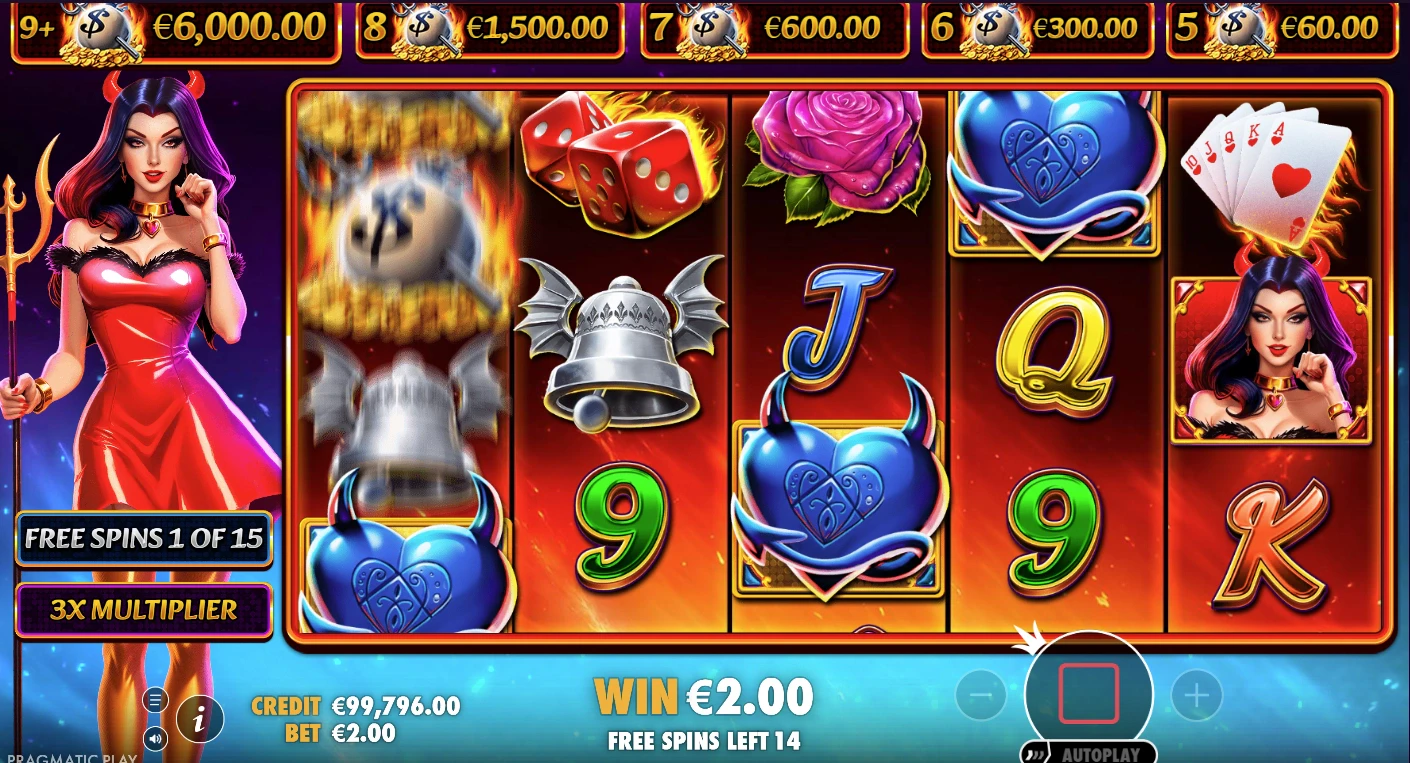This screenshot has width=1410, height=763.
Task: Click the 3X MULTIPLIER banner
Action: [144, 611]
